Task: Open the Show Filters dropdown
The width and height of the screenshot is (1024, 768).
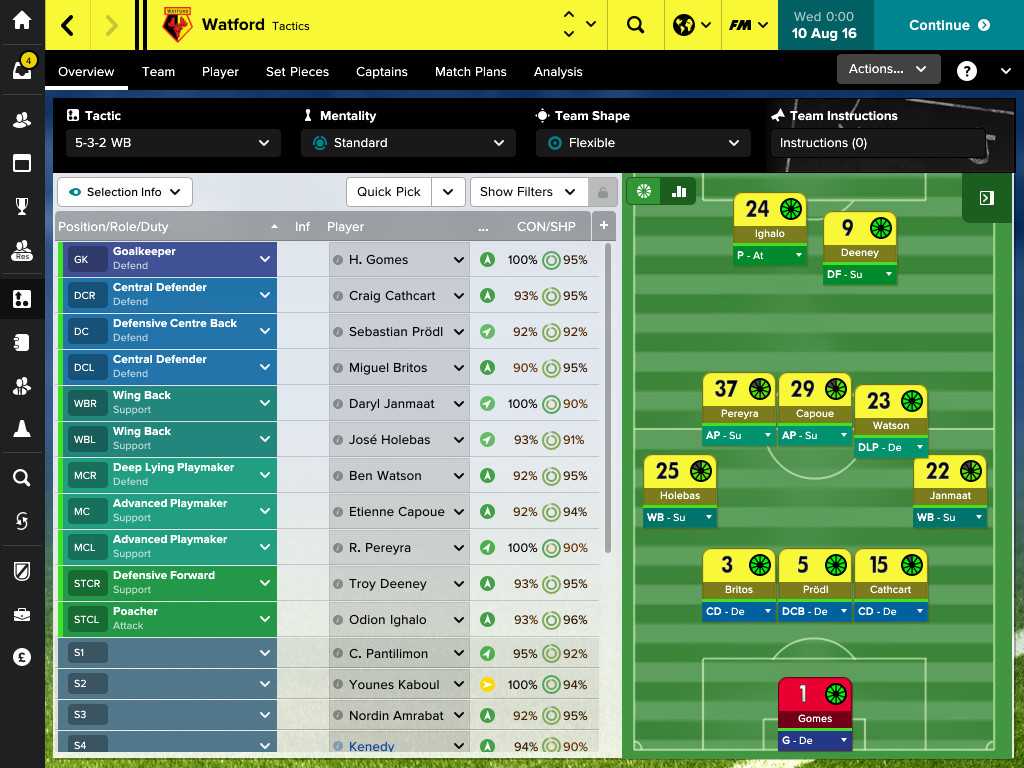Action: coord(527,192)
